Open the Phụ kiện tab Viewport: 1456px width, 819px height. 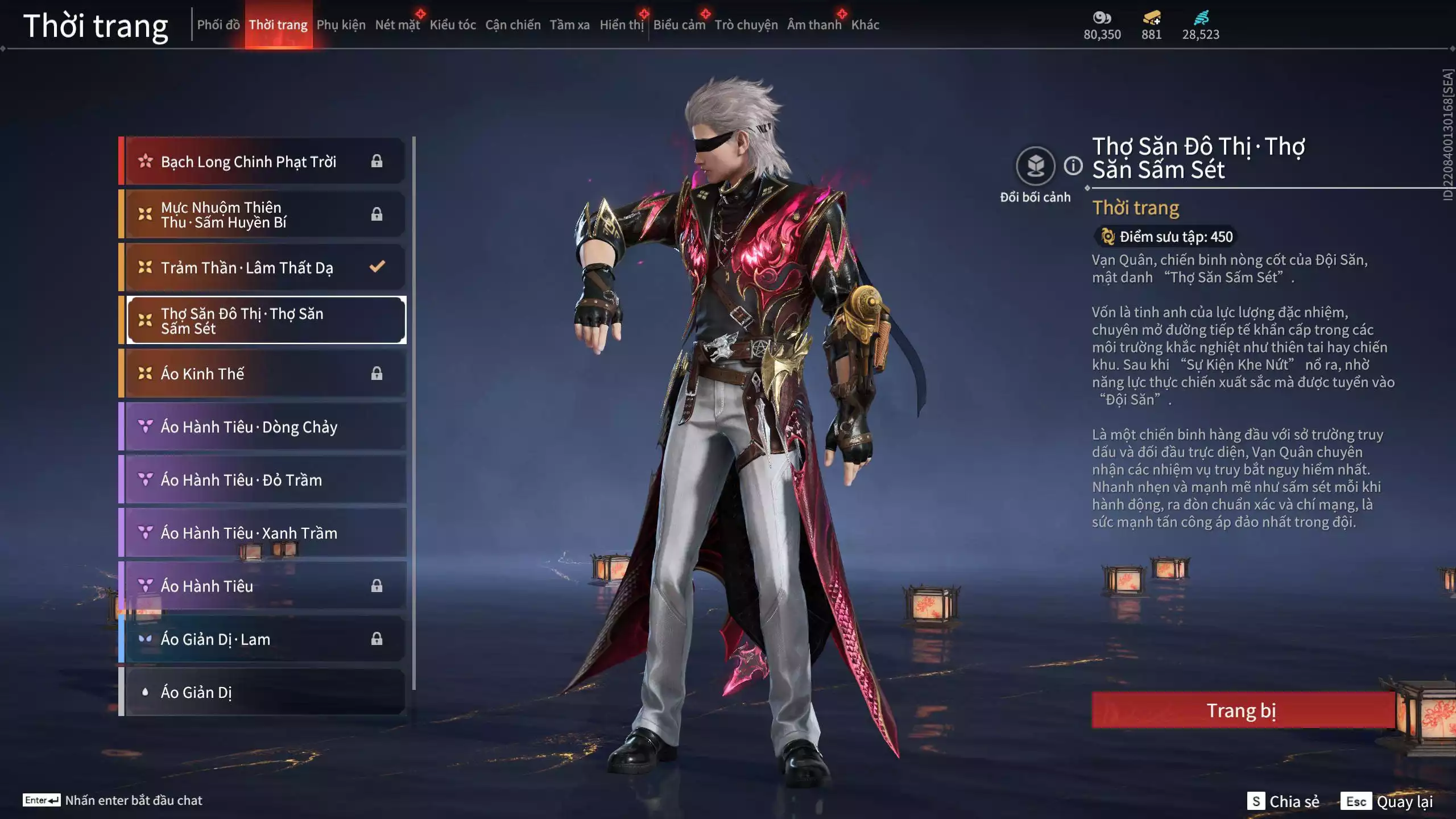[341, 25]
